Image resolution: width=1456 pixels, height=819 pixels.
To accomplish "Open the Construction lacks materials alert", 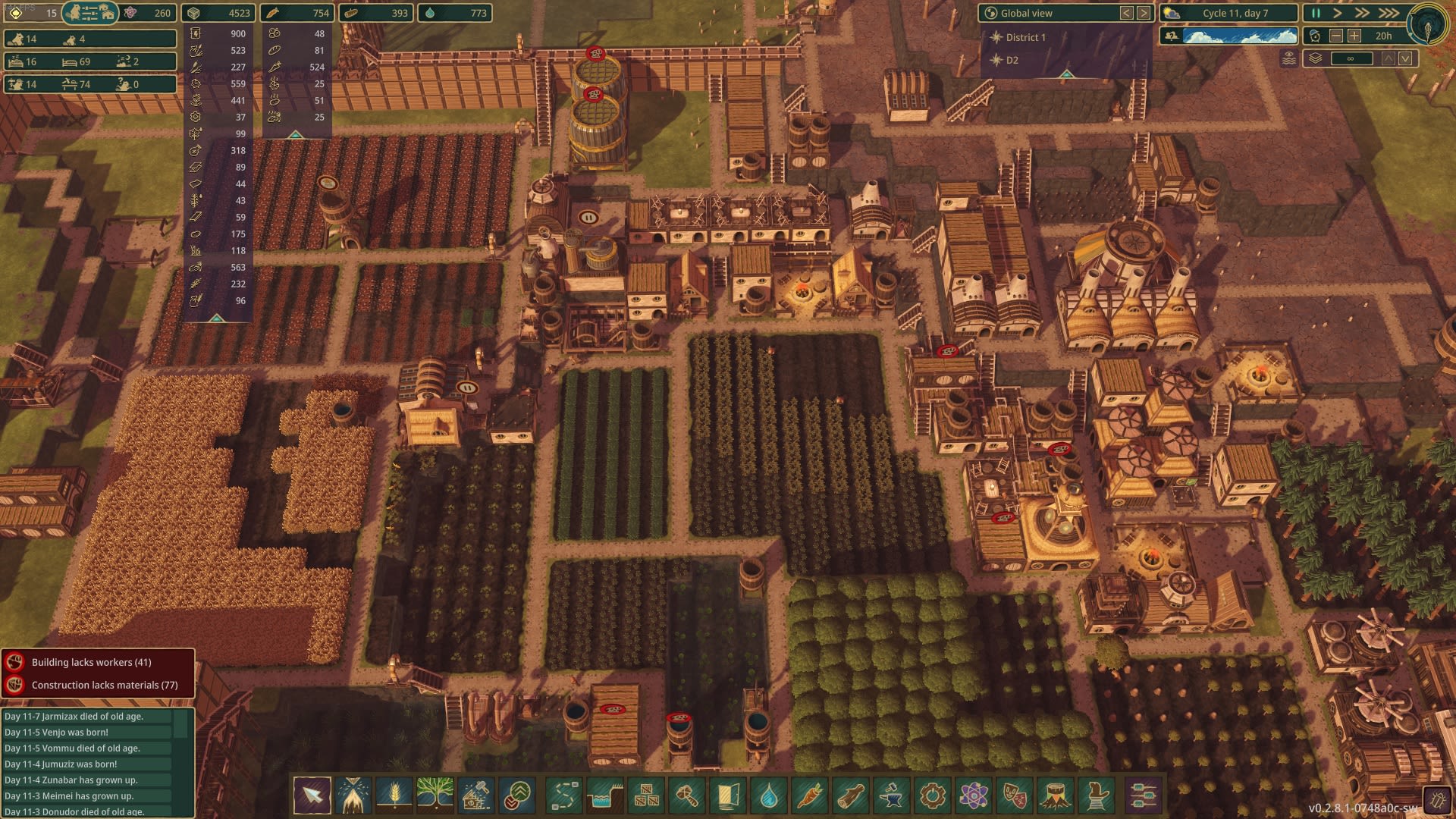I will click(104, 685).
